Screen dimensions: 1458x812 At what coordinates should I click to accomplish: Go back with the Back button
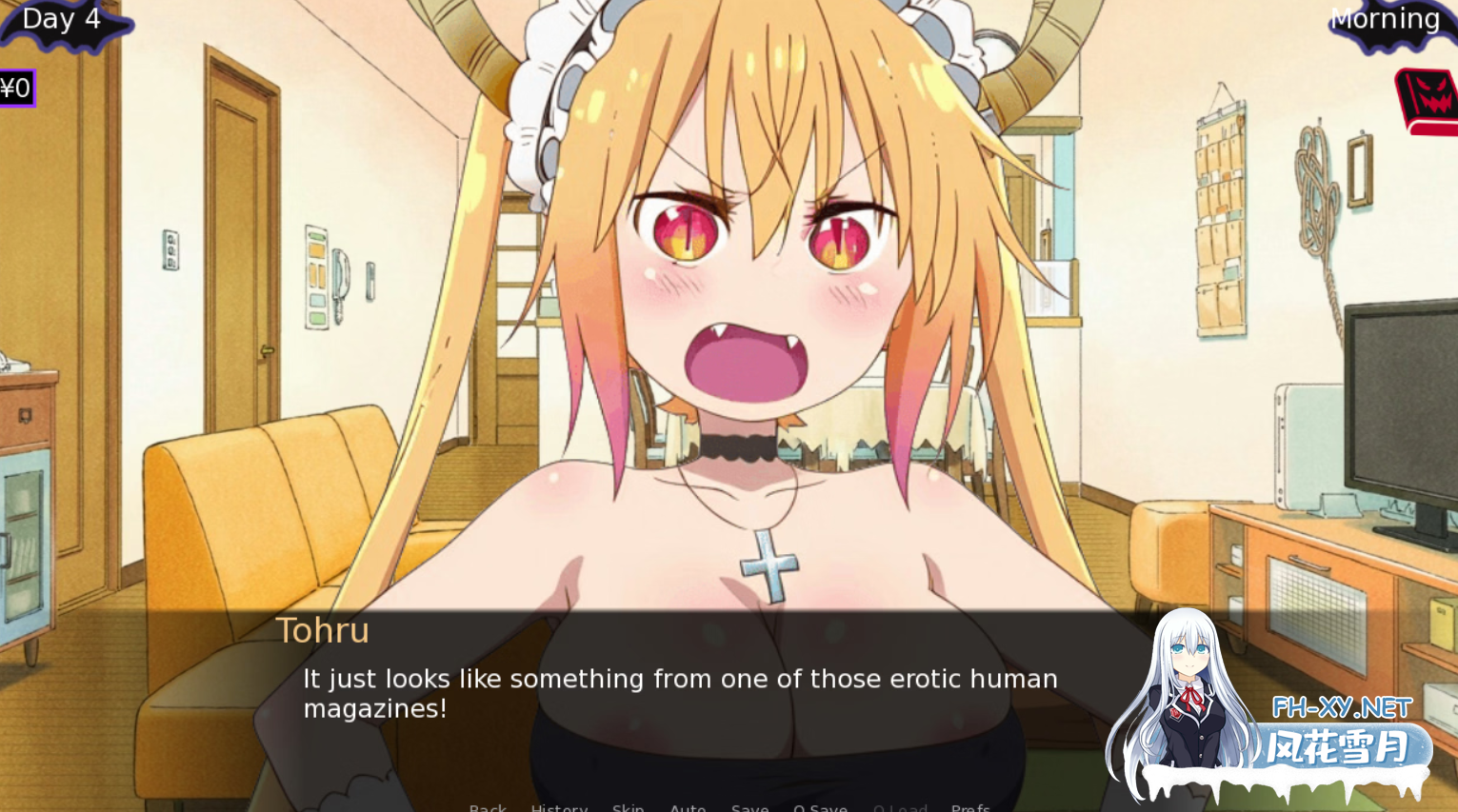[x=488, y=807]
